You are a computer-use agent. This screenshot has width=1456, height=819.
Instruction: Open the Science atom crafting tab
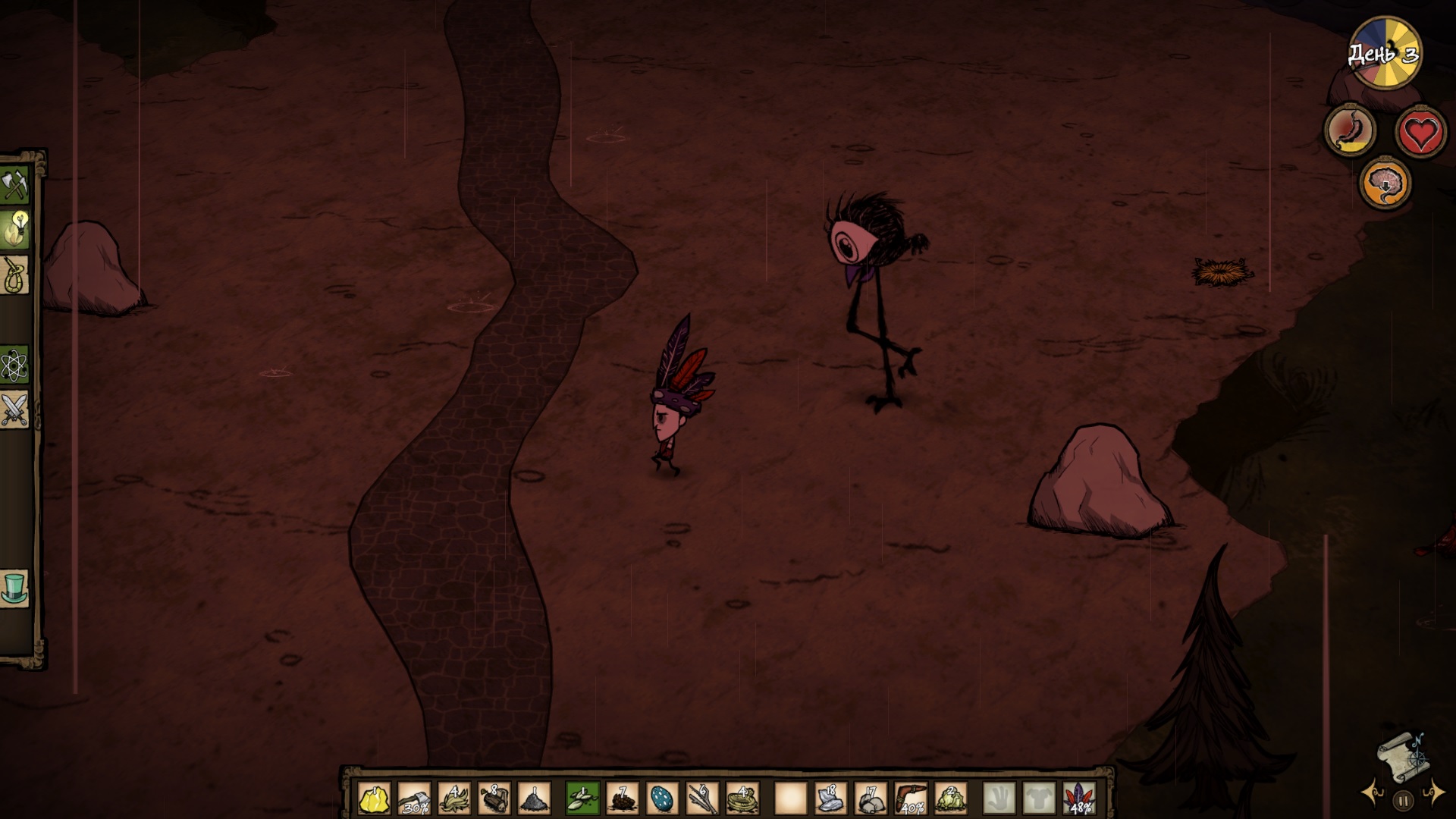click(15, 366)
